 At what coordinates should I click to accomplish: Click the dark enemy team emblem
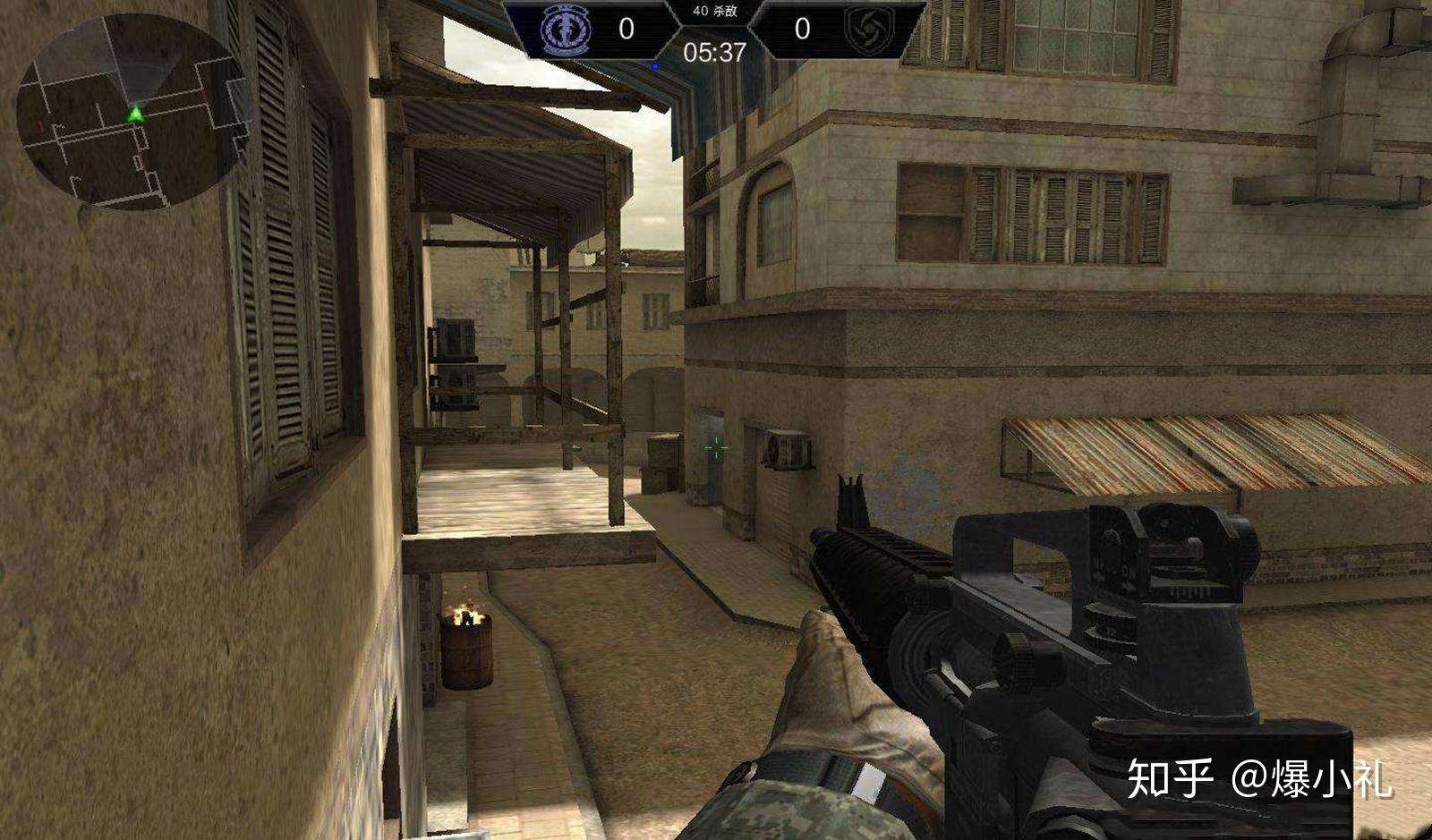(x=867, y=30)
